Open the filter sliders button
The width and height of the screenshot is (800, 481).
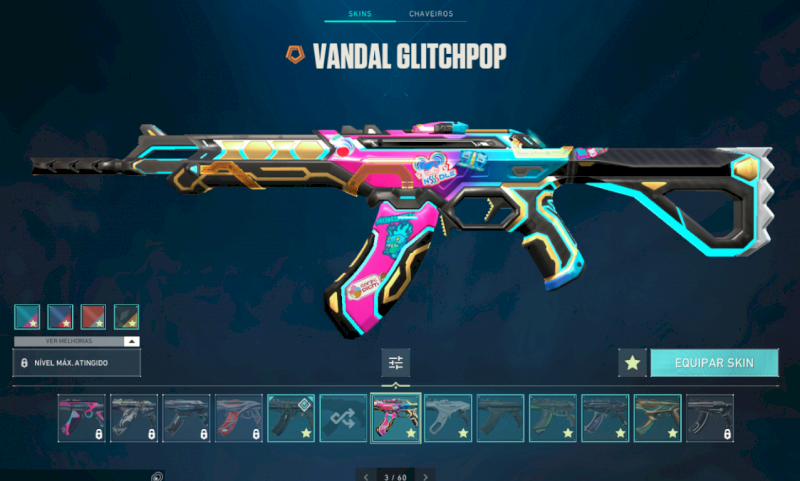pyautogui.click(x=396, y=363)
